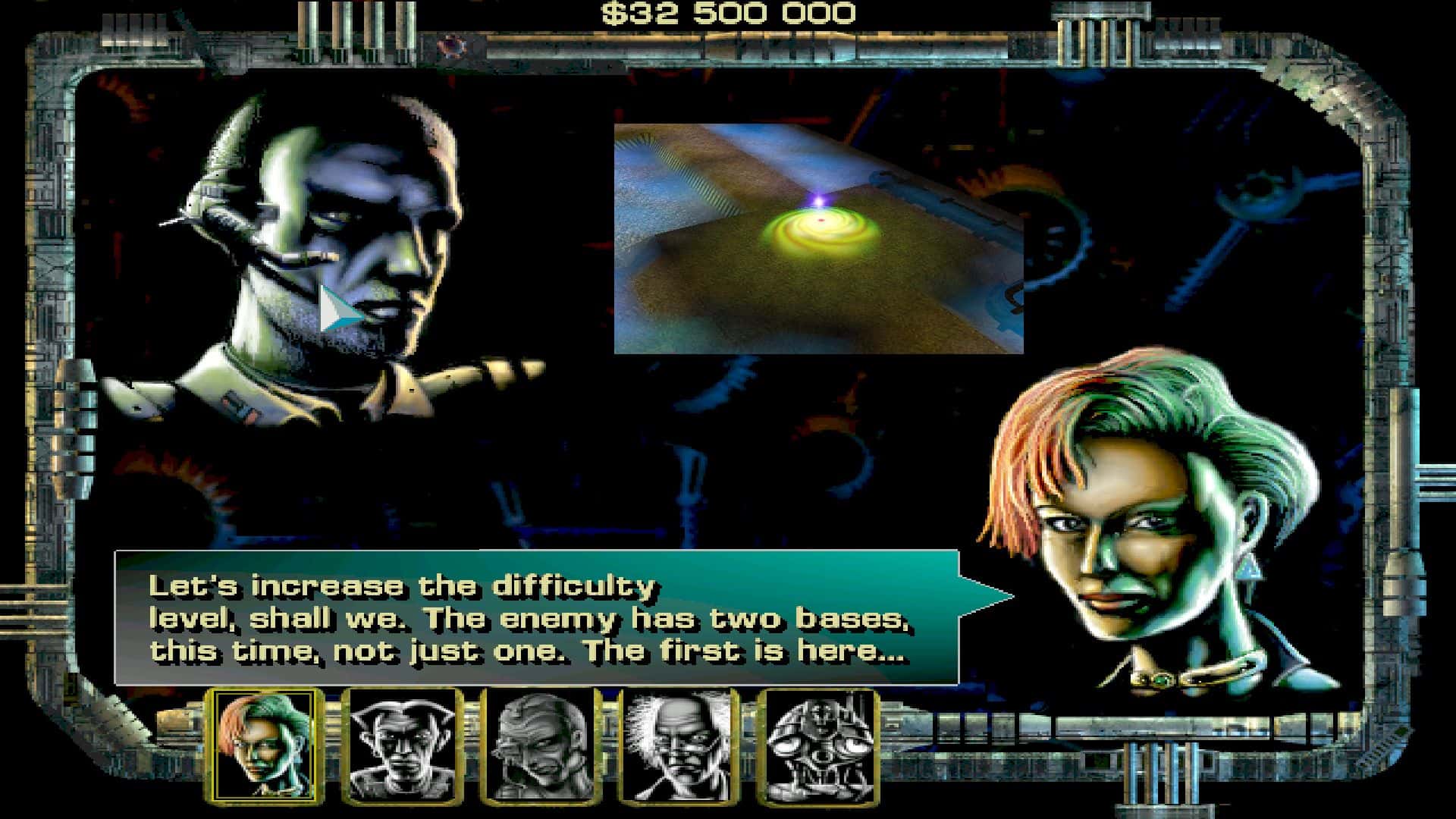Choose the grayscale portrait with horned hair
The image size is (1456, 819).
[401, 745]
